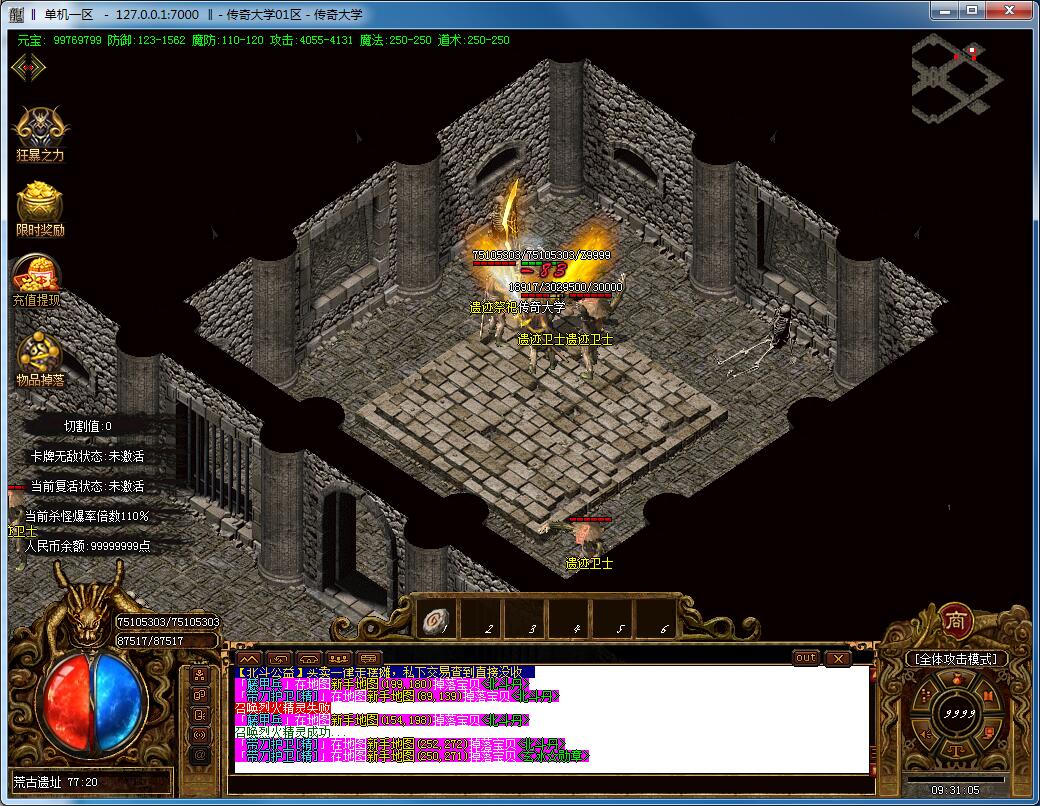Image resolution: width=1040 pixels, height=806 pixels.
Task: Click the chat text input bar
Action: tap(548, 781)
